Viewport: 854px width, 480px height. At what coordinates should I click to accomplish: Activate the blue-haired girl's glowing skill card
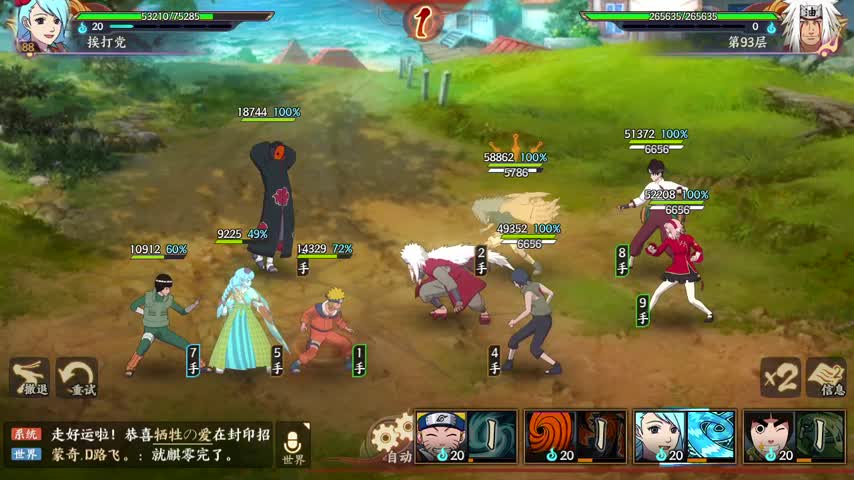tap(684, 437)
